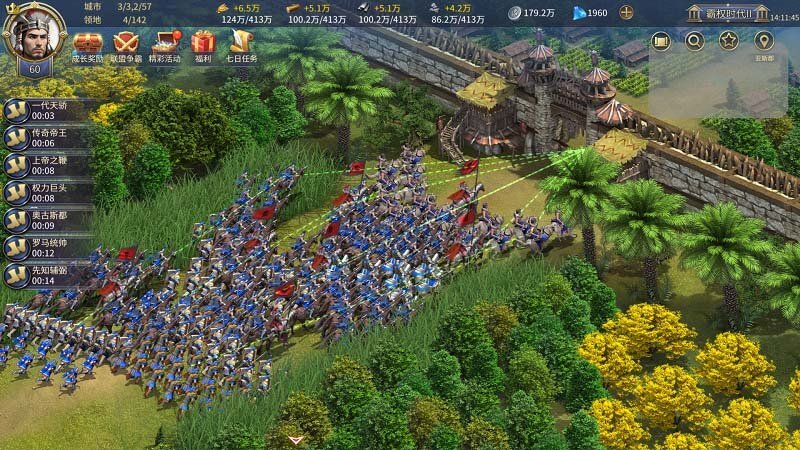
Task: Open the 成长奖励 treasure chest rewards
Action: click(x=88, y=45)
